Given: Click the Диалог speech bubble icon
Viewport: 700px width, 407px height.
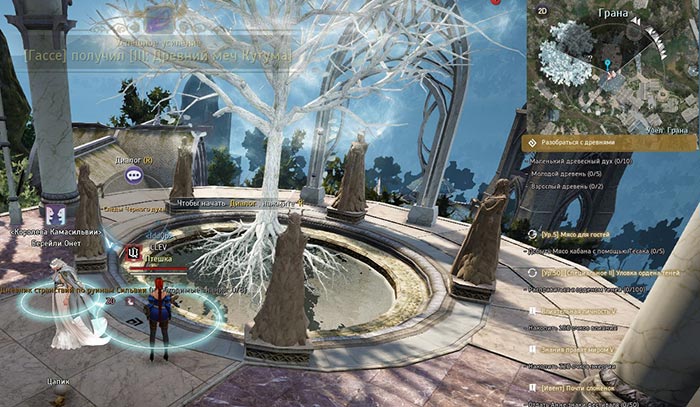Looking at the screenshot, I should tap(134, 174).
